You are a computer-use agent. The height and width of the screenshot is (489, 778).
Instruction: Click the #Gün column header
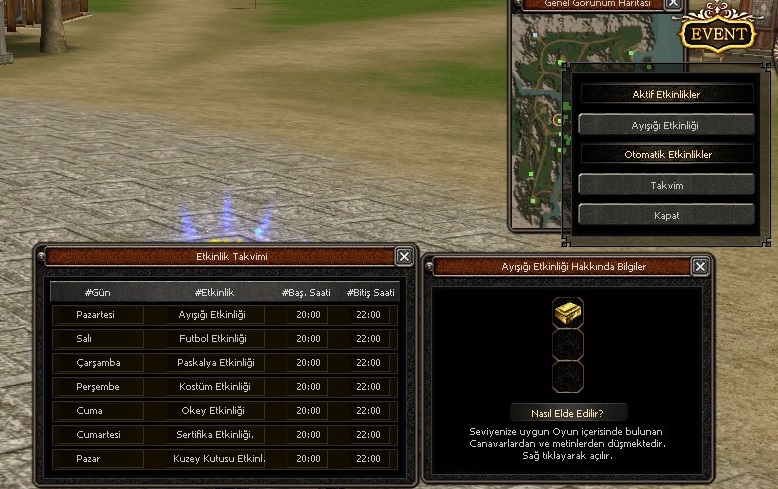[x=96, y=292]
